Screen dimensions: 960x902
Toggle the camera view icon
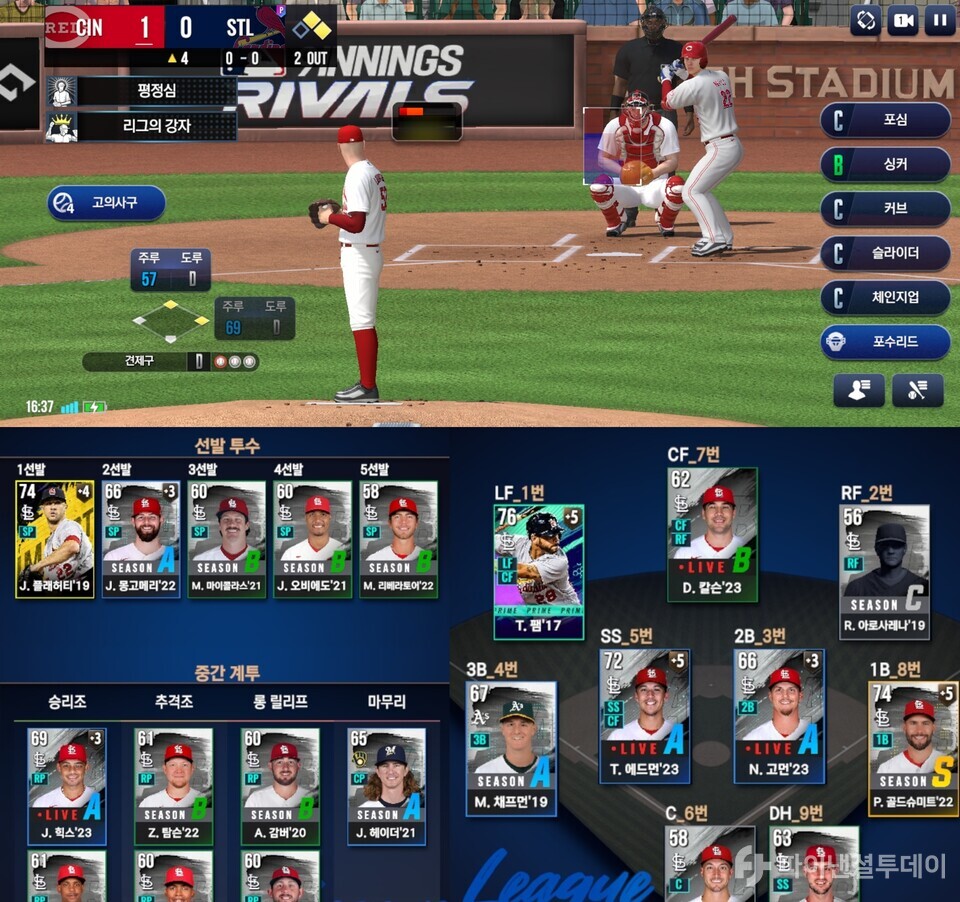click(x=902, y=20)
